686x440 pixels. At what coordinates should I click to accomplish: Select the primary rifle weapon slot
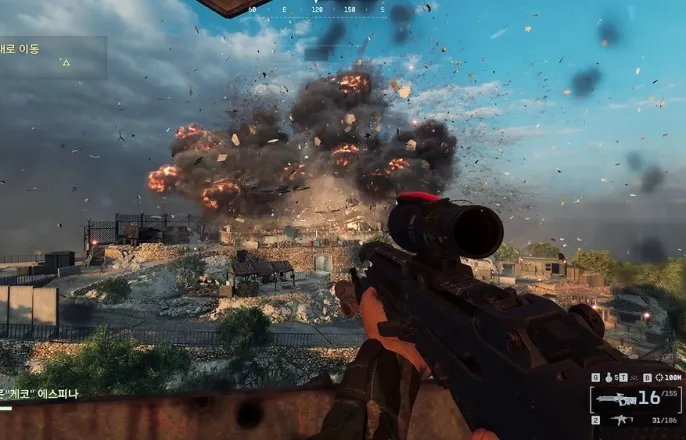[x=615, y=400]
